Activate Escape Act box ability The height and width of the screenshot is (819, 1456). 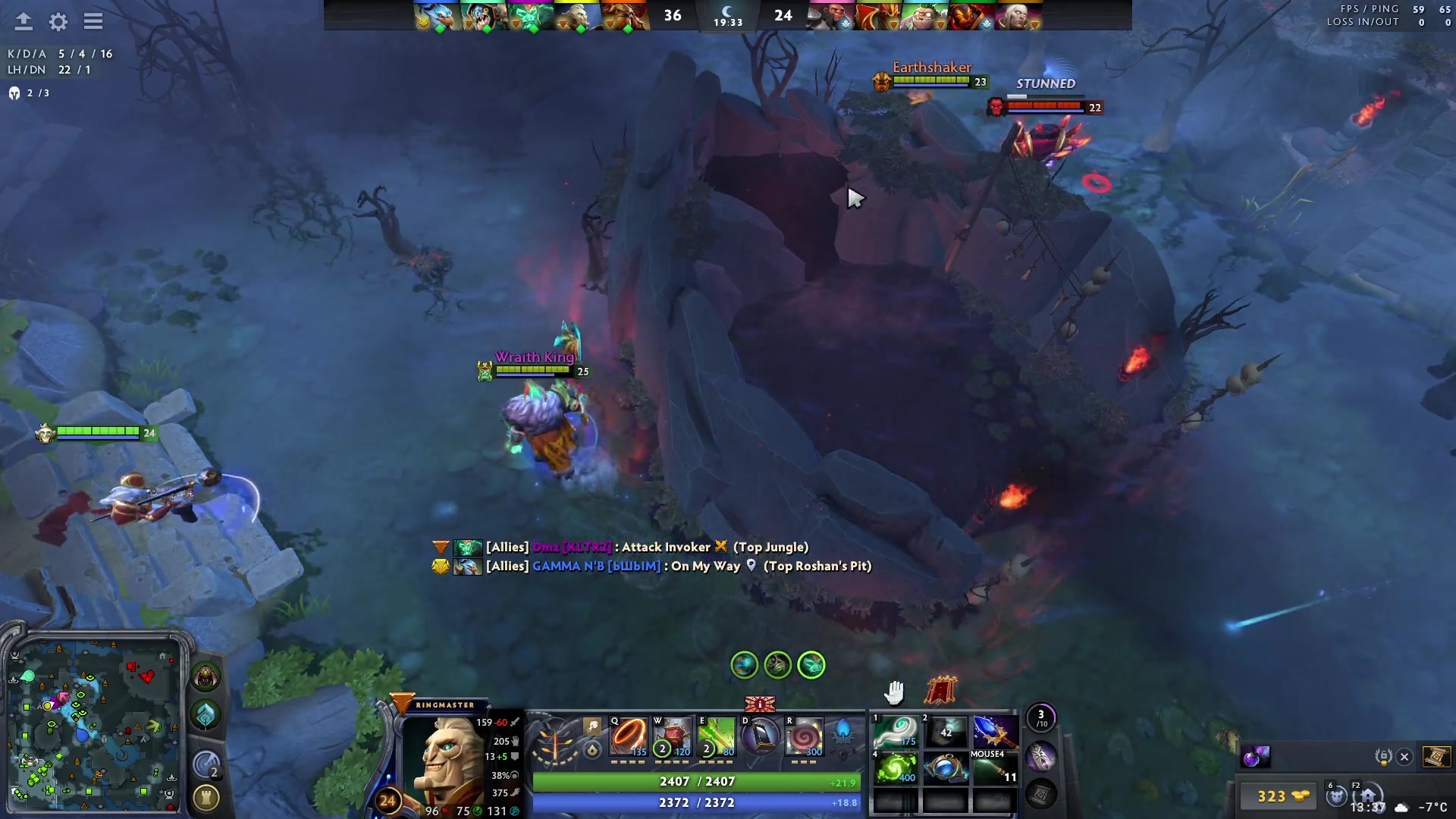tap(672, 737)
